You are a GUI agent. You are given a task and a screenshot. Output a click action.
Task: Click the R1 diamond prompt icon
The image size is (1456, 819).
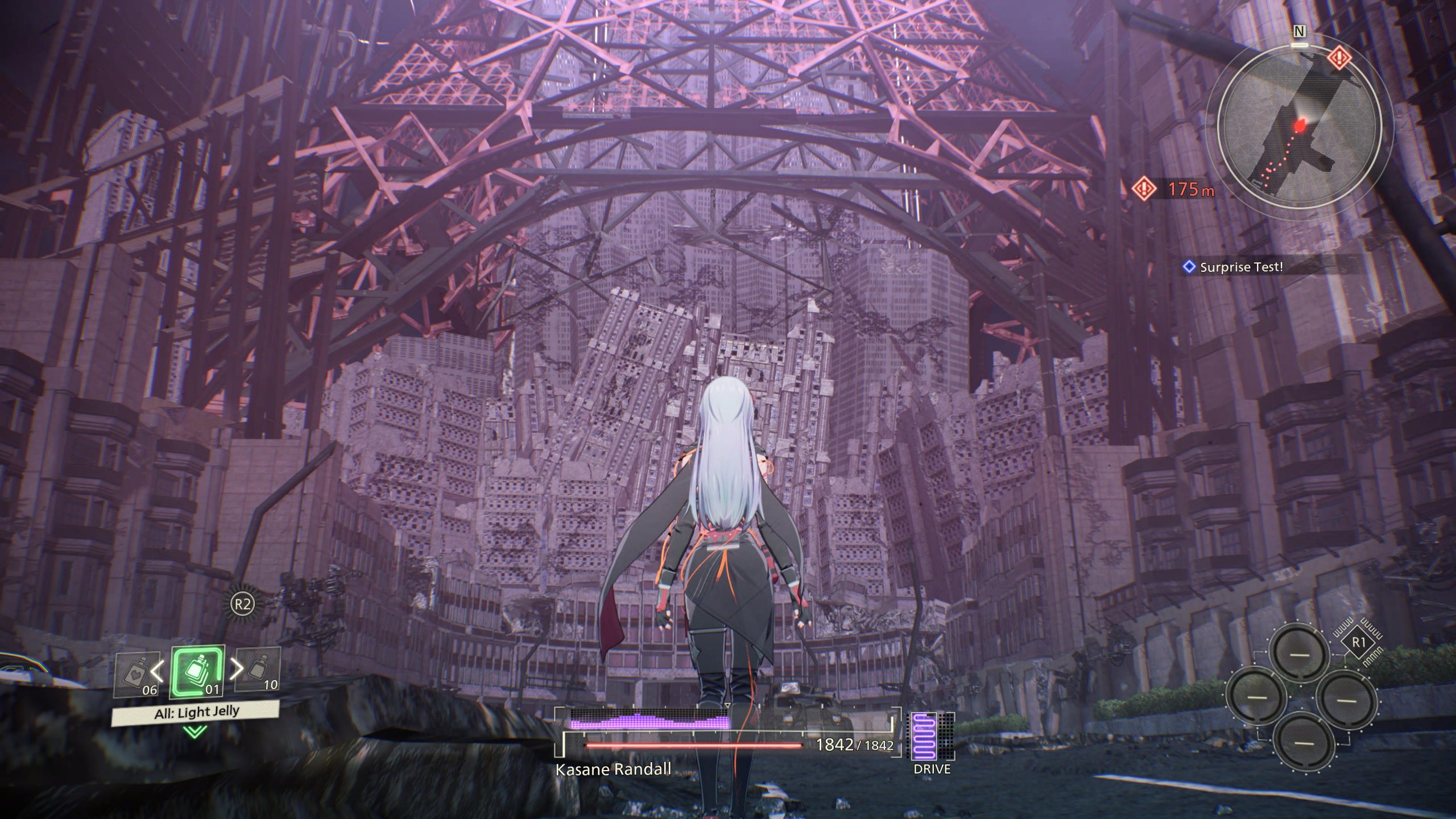[x=1359, y=641]
